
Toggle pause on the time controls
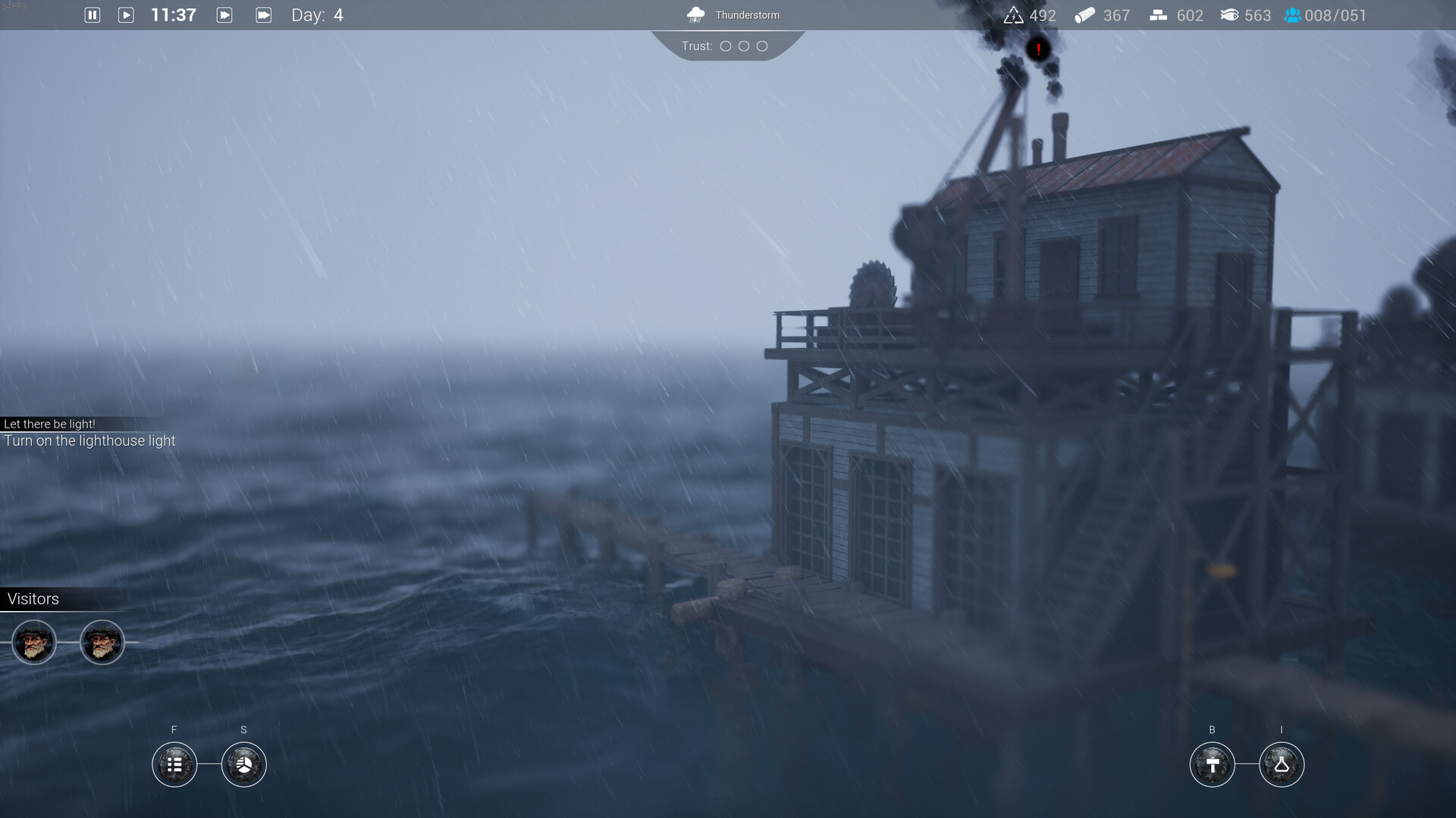click(x=92, y=14)
